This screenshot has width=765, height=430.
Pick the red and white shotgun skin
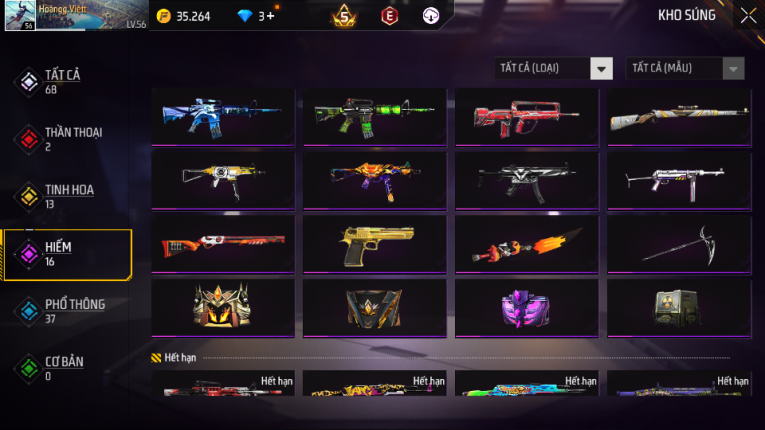tap(223, 244)
